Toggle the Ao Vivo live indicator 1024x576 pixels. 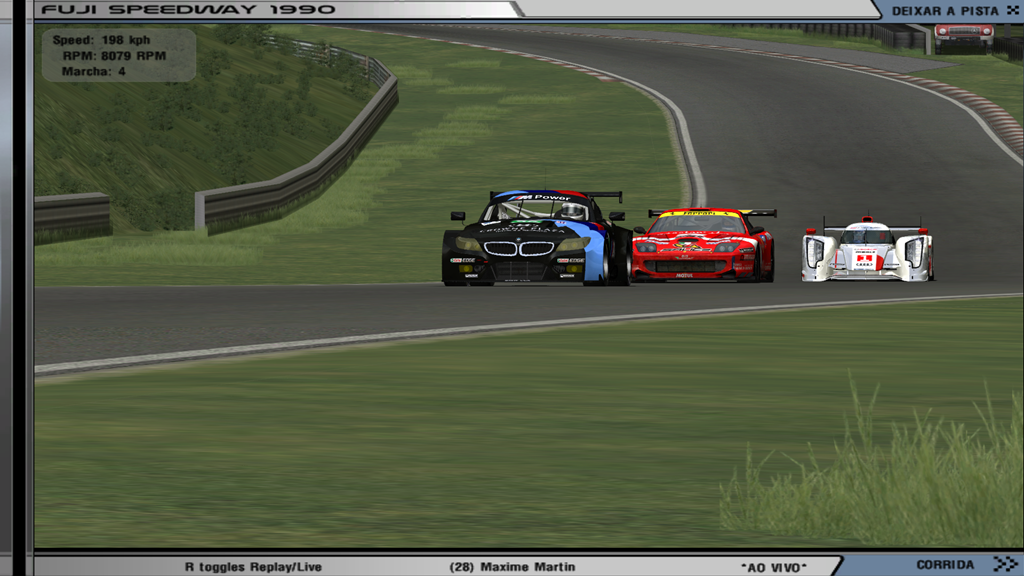[x=773, y=567]
